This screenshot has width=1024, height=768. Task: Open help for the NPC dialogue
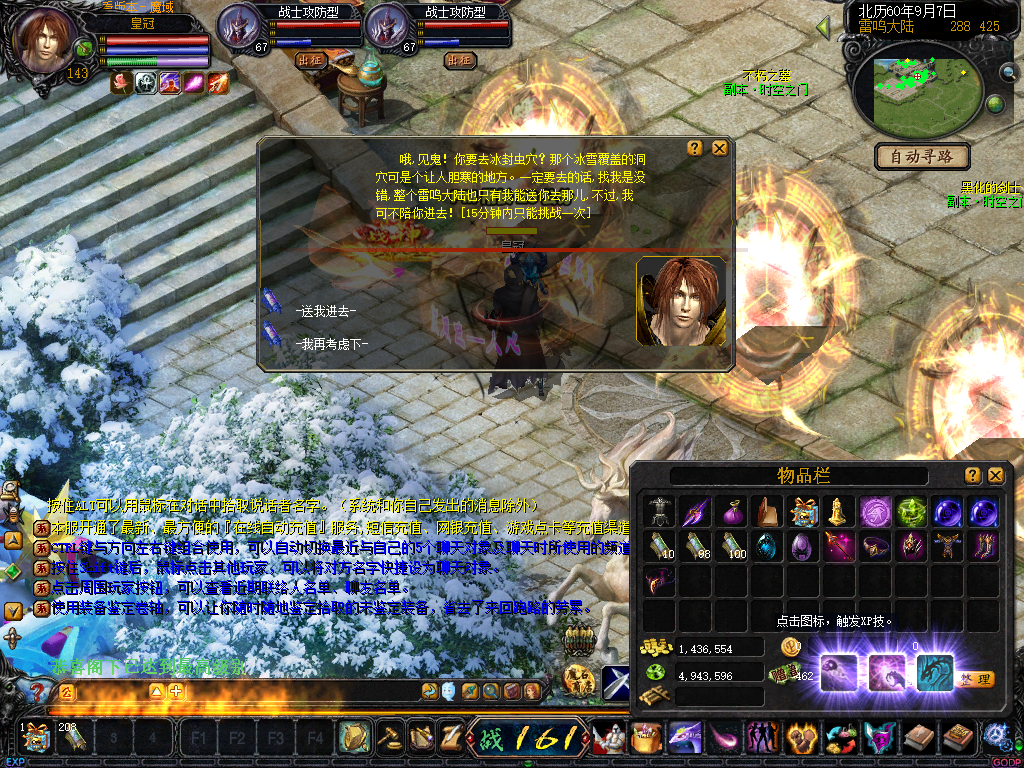tap(695, 148)
